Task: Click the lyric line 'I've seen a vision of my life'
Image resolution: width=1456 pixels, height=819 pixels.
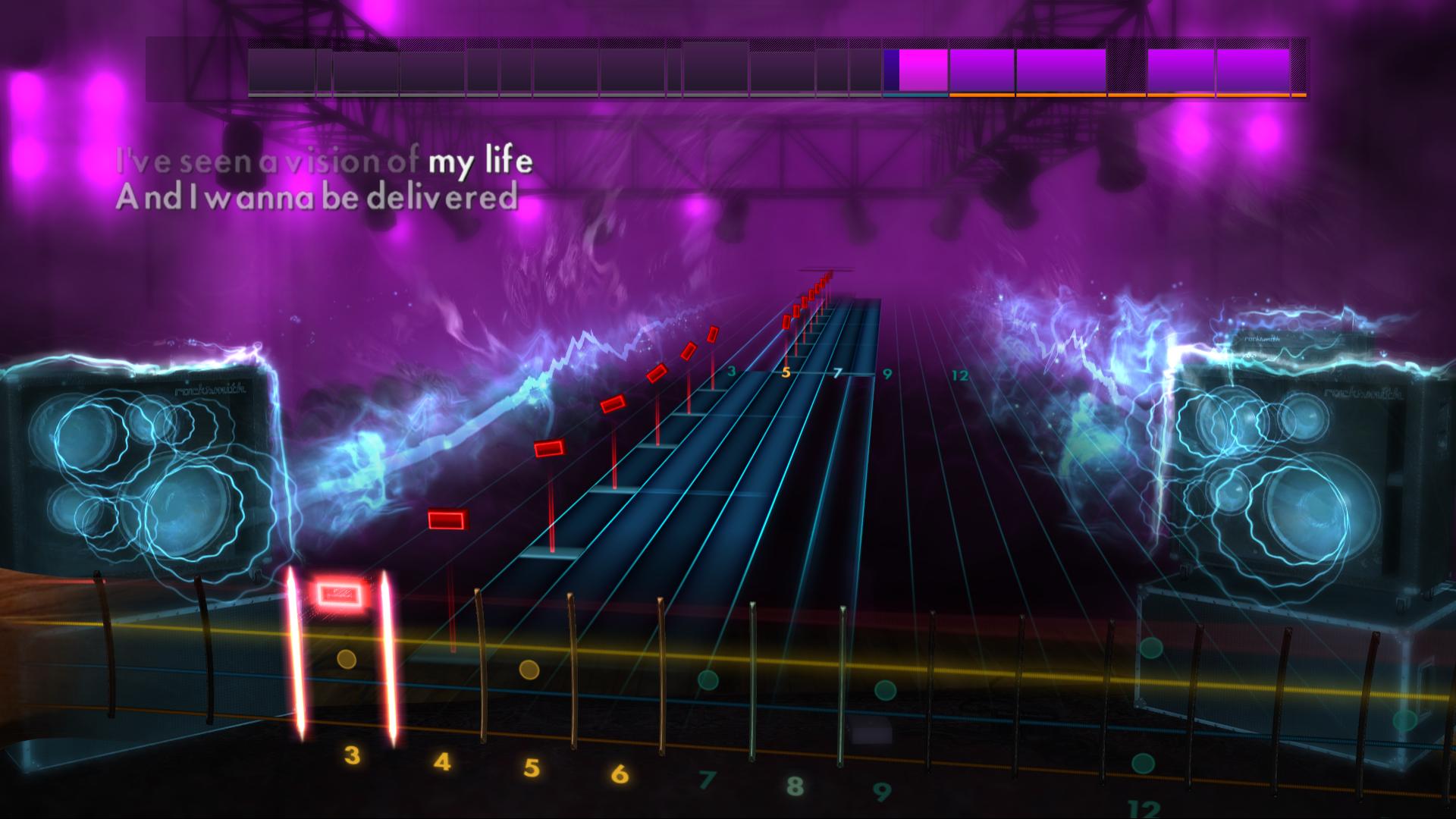Action: [326, 162]
